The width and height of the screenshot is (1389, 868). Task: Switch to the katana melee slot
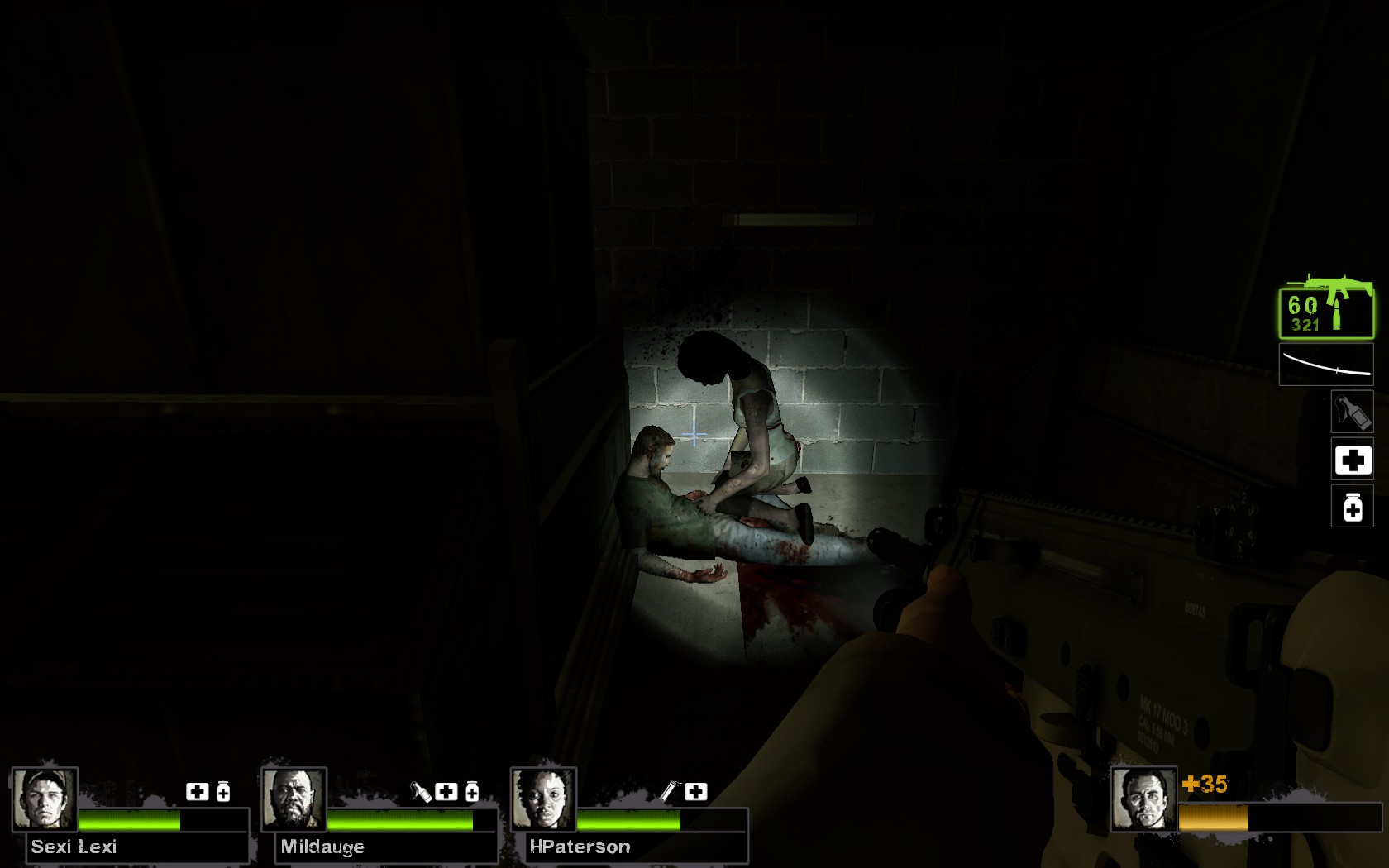[x=1326, y=365]
